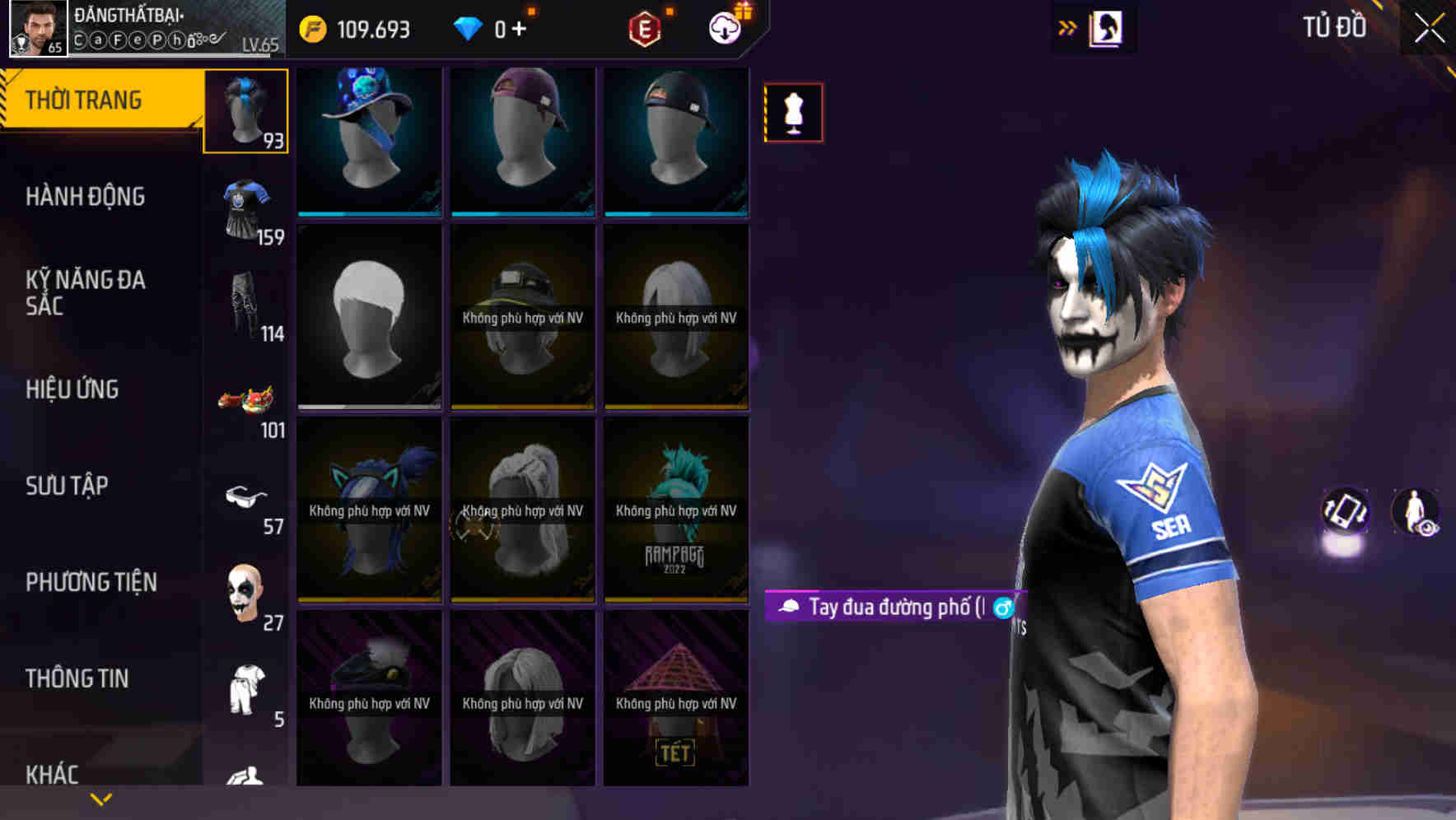Click the + button to buy diamonds
This screenshot has width=1456, height=820.
click(520, 27)
